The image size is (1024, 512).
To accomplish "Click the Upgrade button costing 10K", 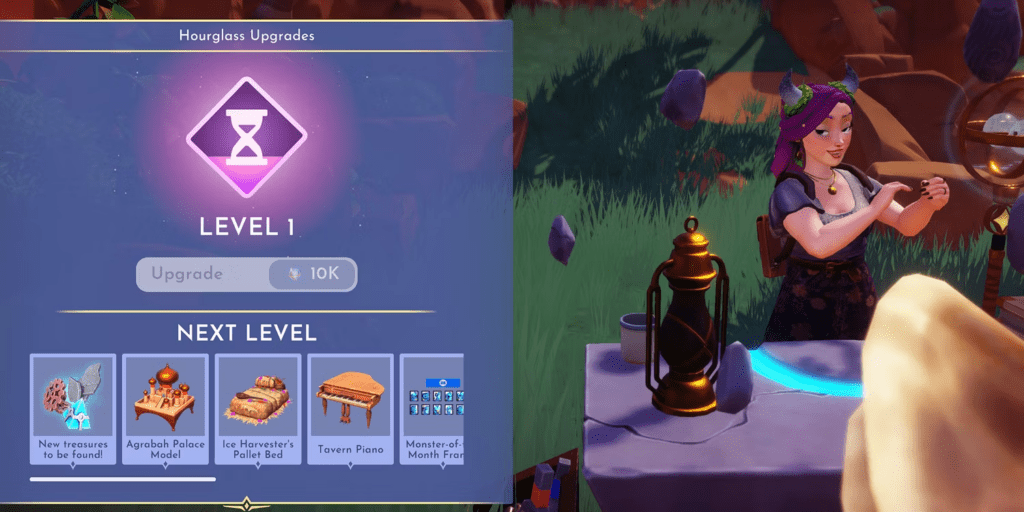I will [246, 274].
